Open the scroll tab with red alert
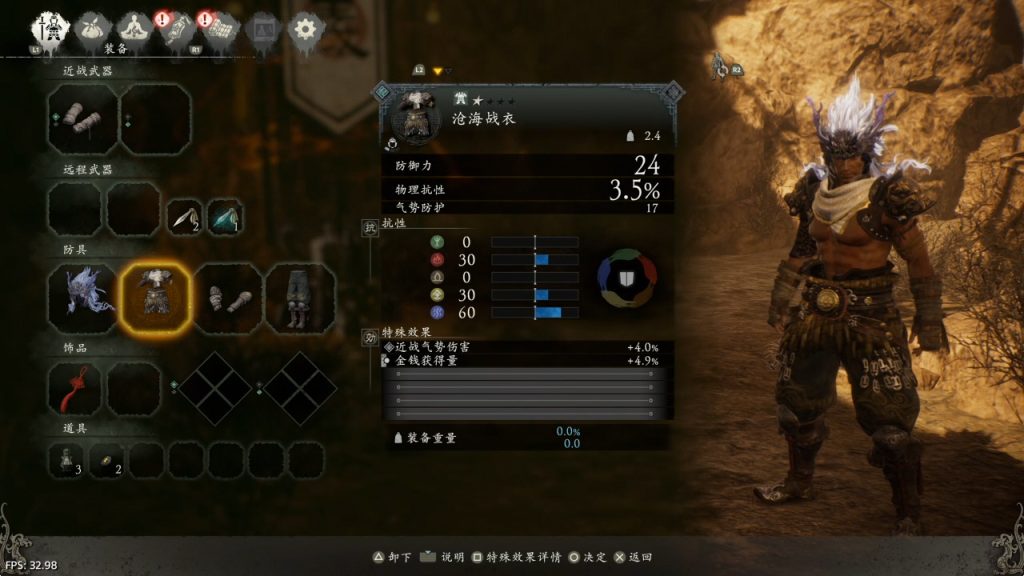The width and height of the screenshot is (1024, 576). click(178, 29)
